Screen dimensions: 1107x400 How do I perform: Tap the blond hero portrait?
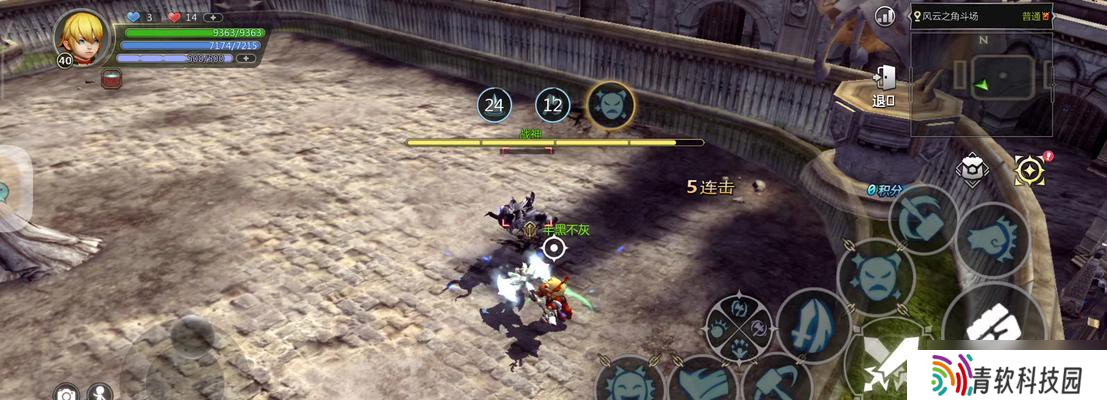(81, 36)
